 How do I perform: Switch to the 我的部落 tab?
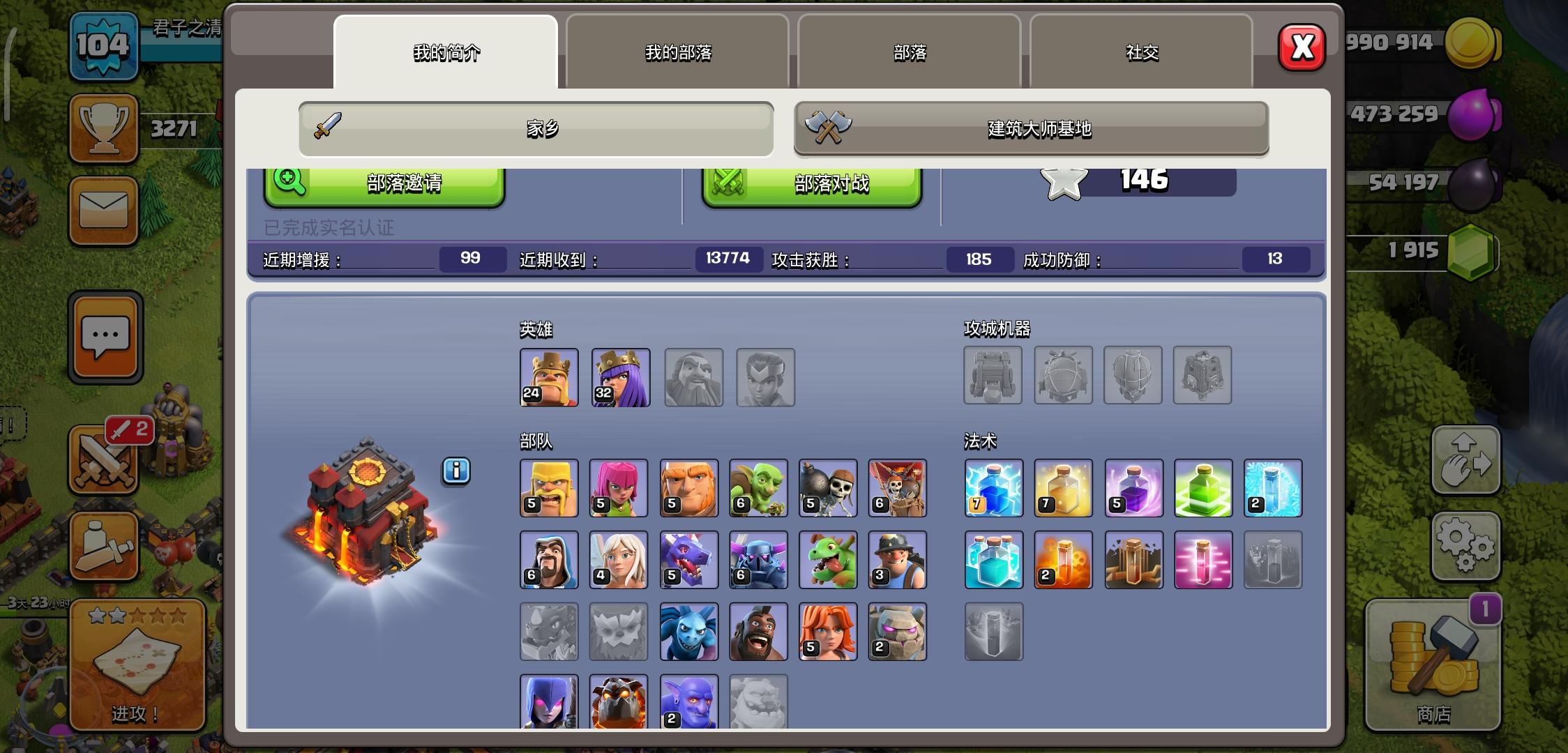tap(677, 52)
